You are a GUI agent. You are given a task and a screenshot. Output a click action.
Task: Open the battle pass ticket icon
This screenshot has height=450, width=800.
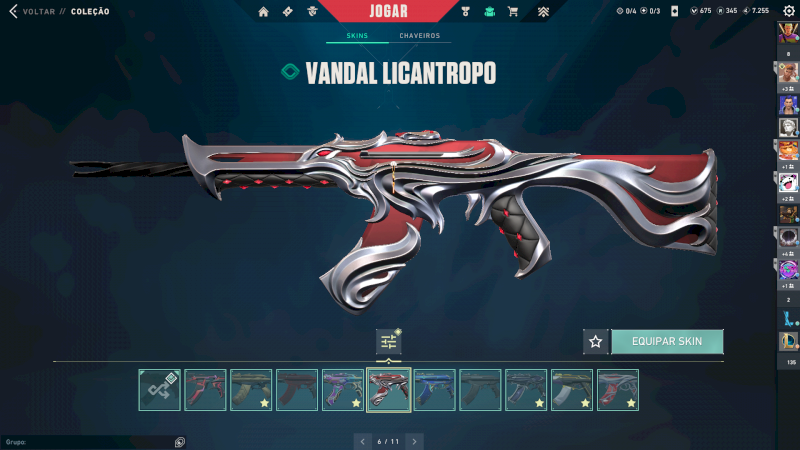[x=288, y=12]
